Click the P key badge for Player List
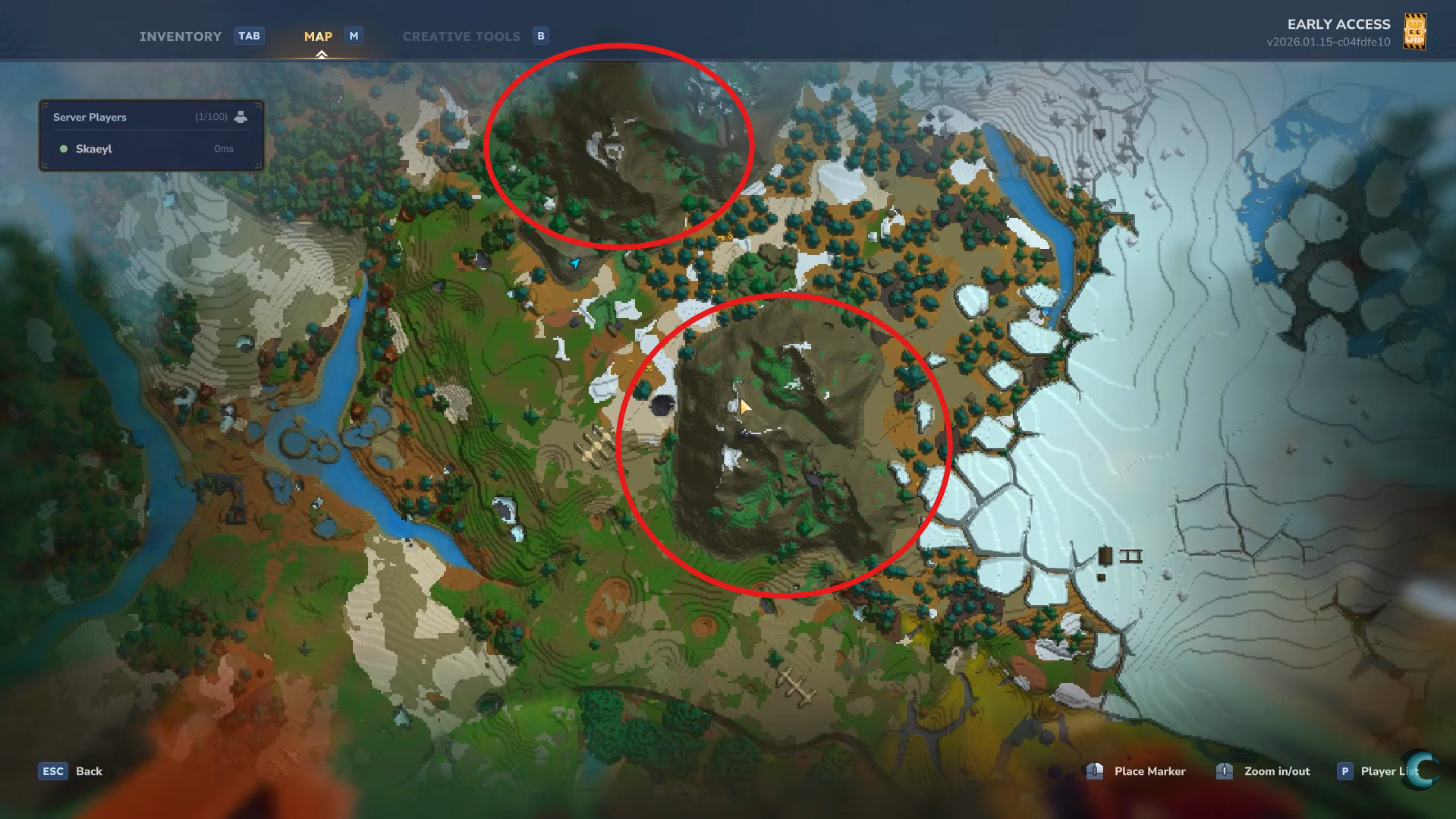This screenshot has width=1456, height=819. 1344,770
